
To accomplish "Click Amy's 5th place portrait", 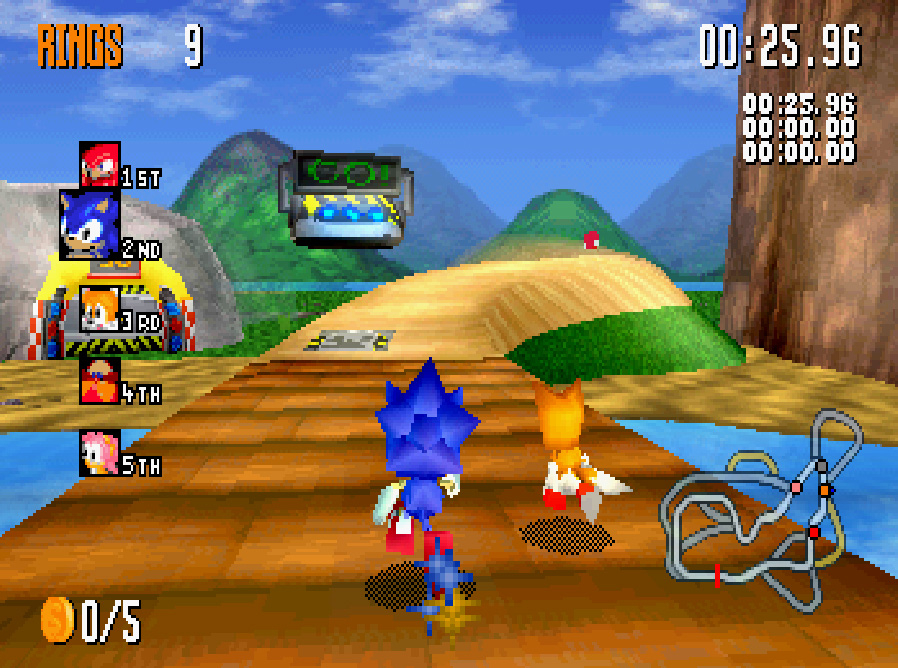I will (x=100, y=452).
